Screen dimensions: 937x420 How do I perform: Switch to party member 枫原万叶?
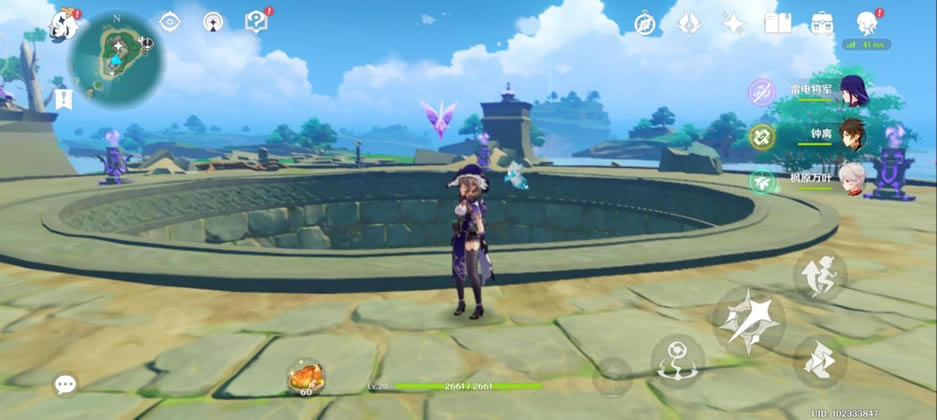click(x=853, y=180)
